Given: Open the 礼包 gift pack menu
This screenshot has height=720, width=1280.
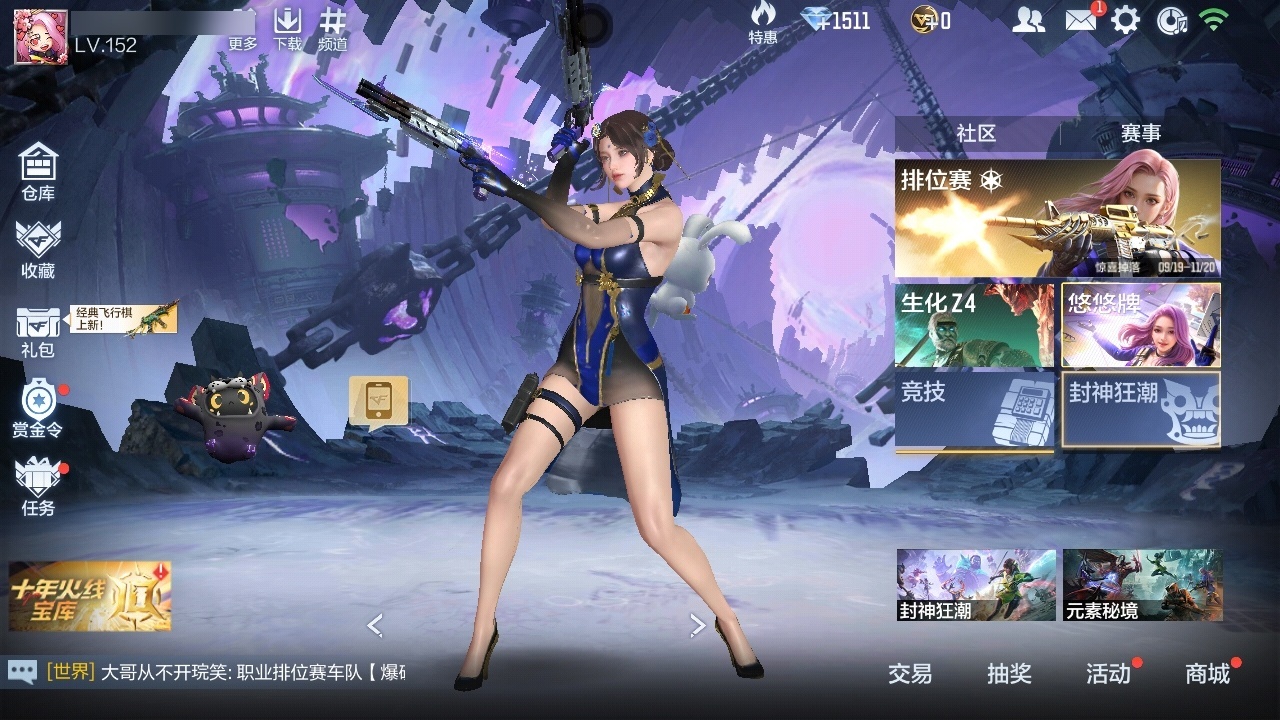Looking at the screenshot, I should pyautogui.click(x=38, y=332).
